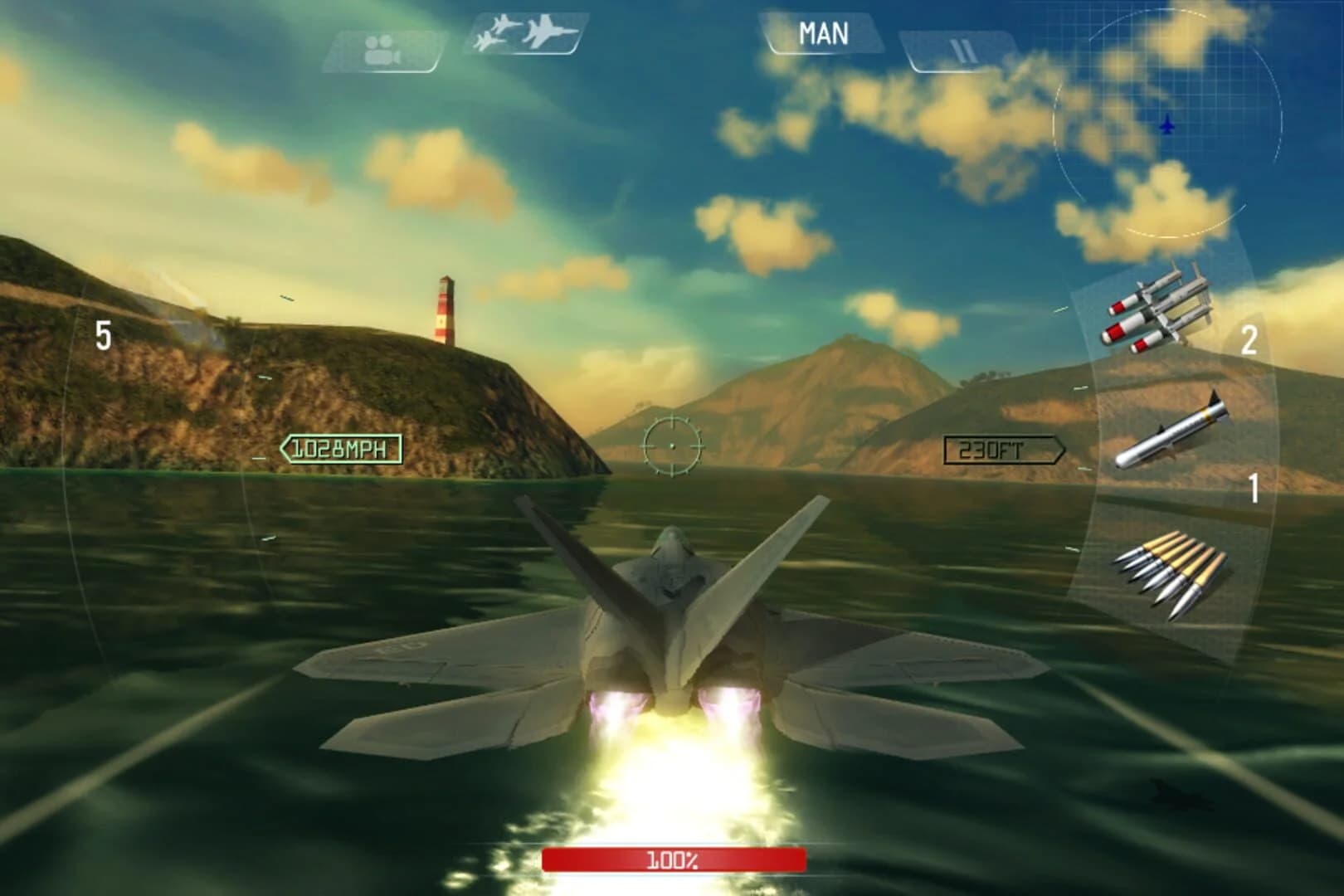Click the altitude chevron showing 230FT
This screenshot has width=1344, height=896.
(x=1004, y=449)
